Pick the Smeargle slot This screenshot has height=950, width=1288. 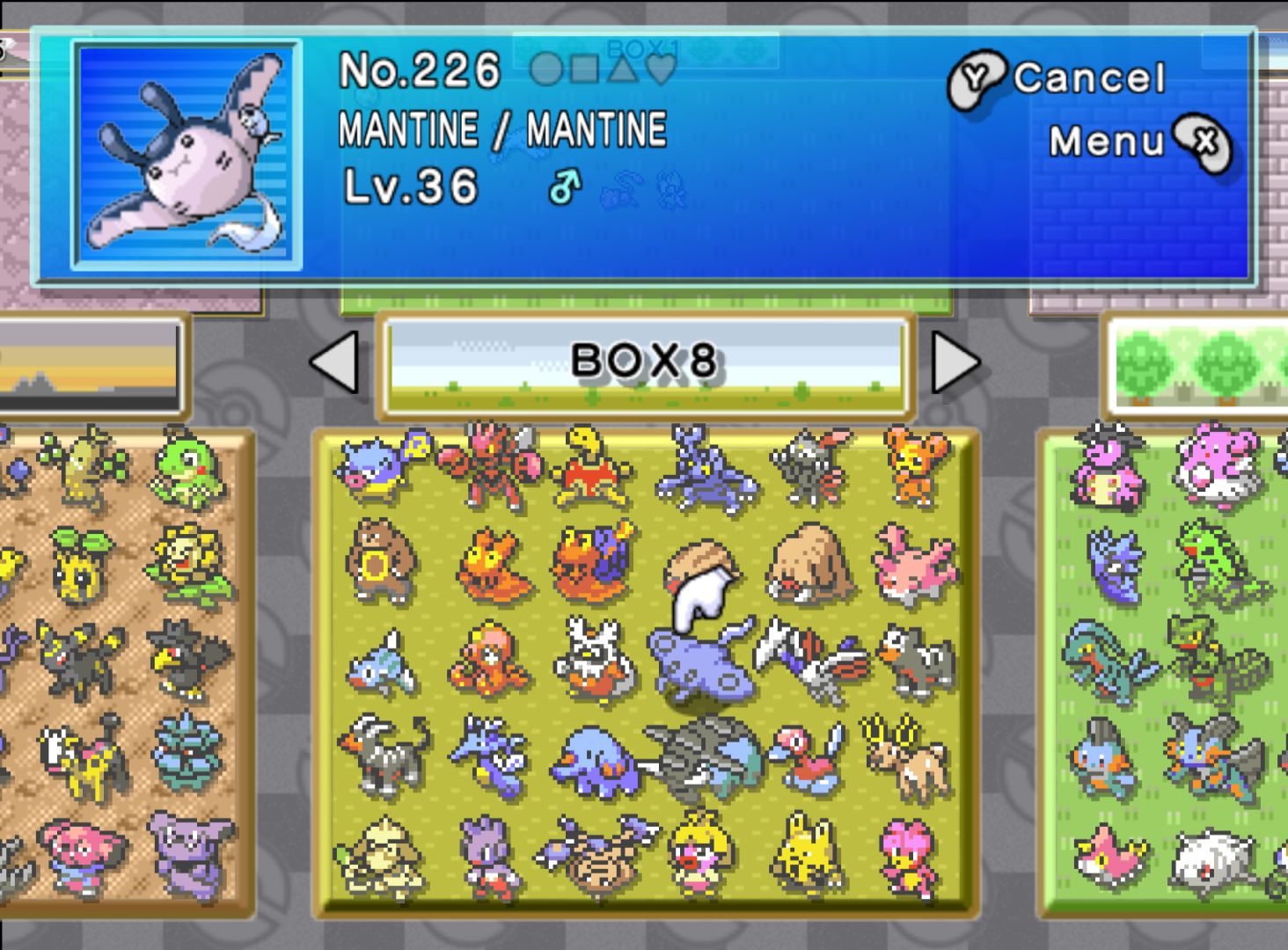(380, 858)
